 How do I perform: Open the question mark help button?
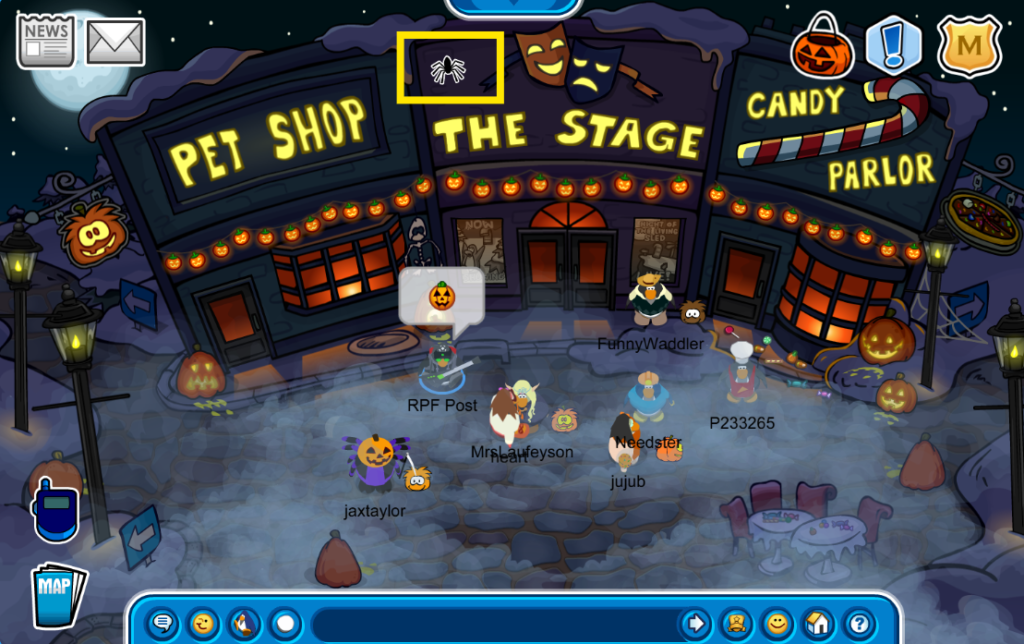point(858,624)
